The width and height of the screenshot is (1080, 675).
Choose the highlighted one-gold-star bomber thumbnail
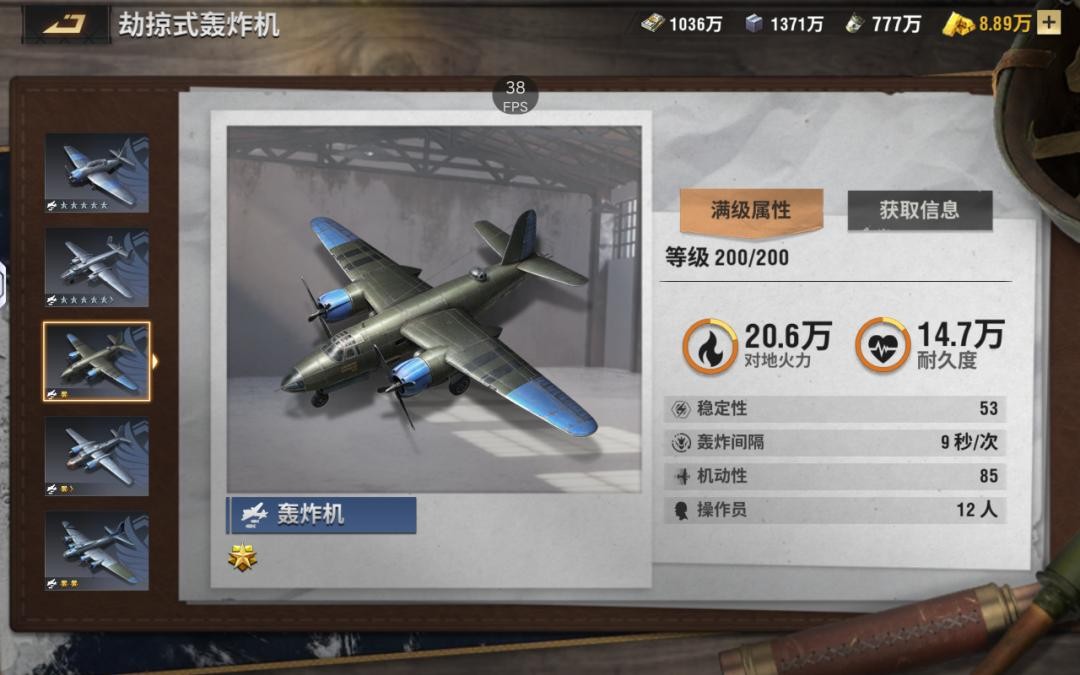click(x=96, y=361)
